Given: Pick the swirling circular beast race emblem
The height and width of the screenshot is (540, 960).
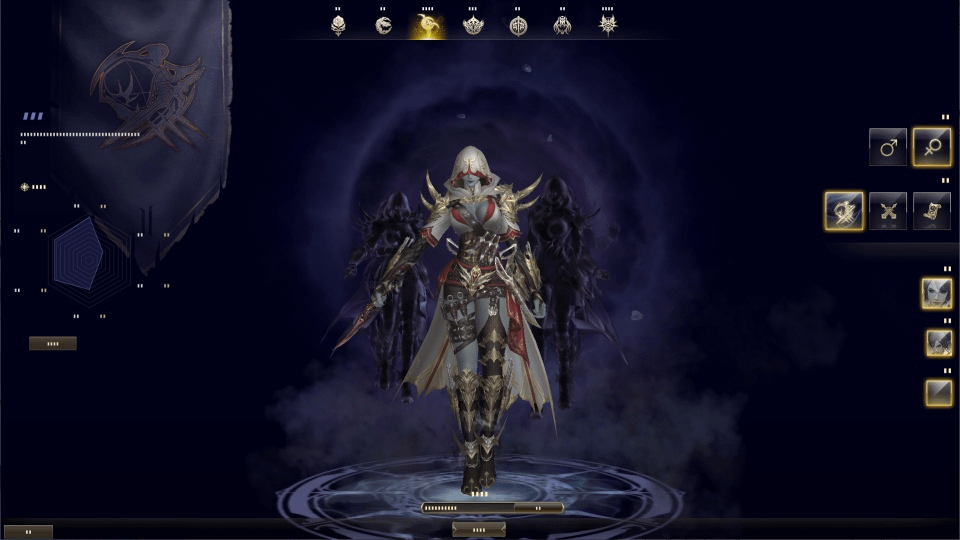Looking at the screenshot, I should point(384,25).
